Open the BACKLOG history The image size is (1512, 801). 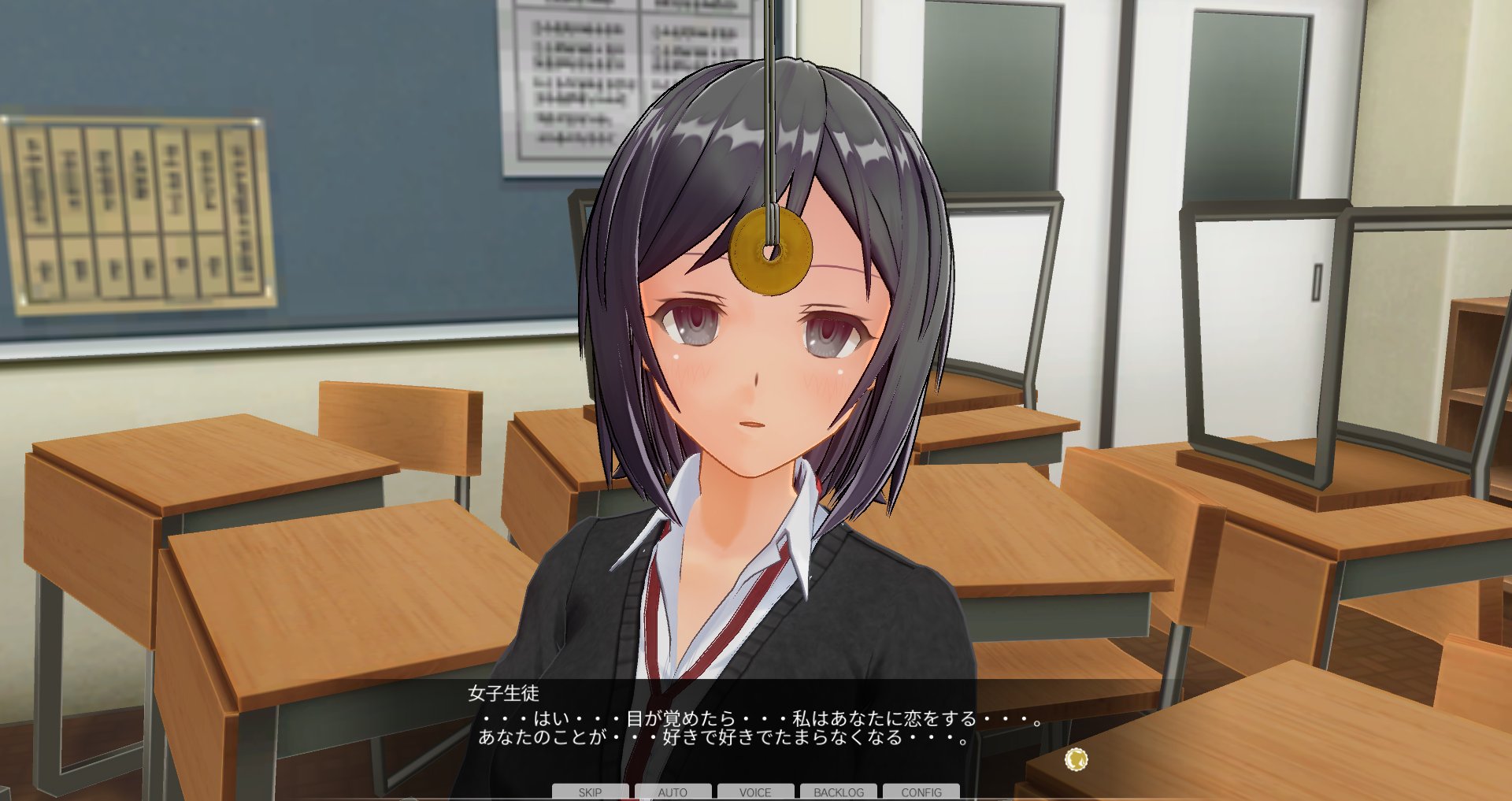coord(839,792)
